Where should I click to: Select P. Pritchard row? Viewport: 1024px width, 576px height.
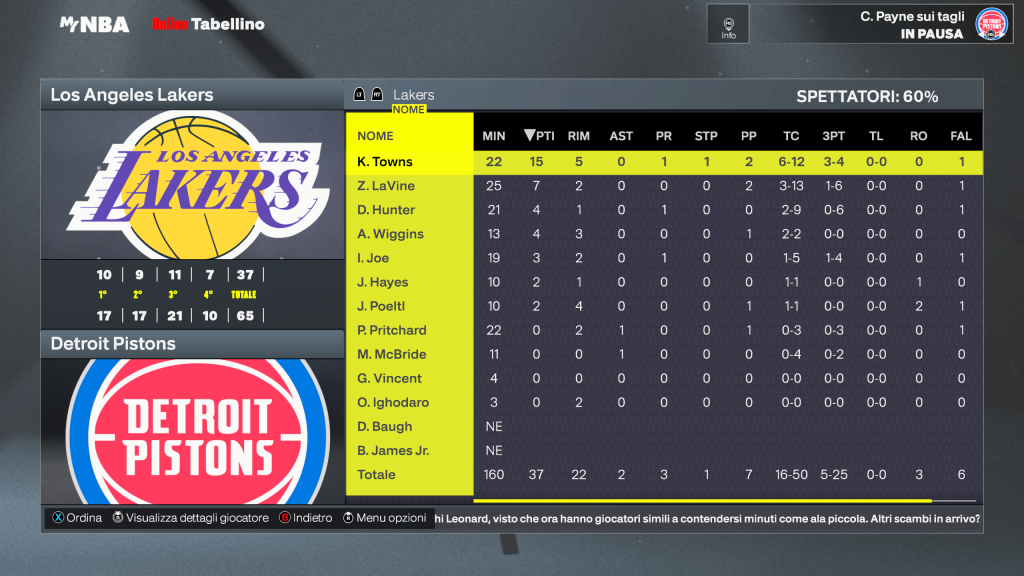392,330
